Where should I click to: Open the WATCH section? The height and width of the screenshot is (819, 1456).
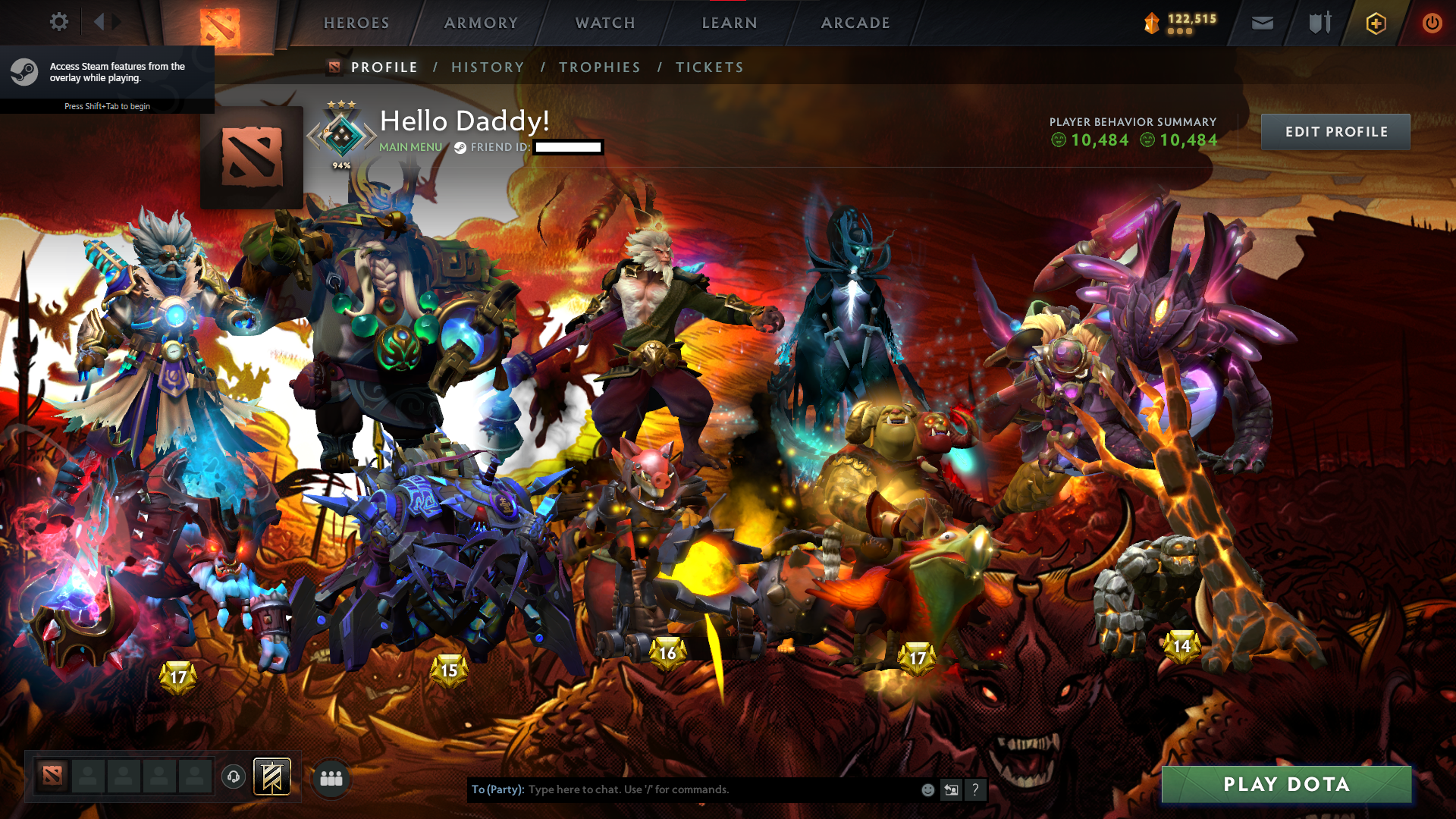[x=604, y=23]
